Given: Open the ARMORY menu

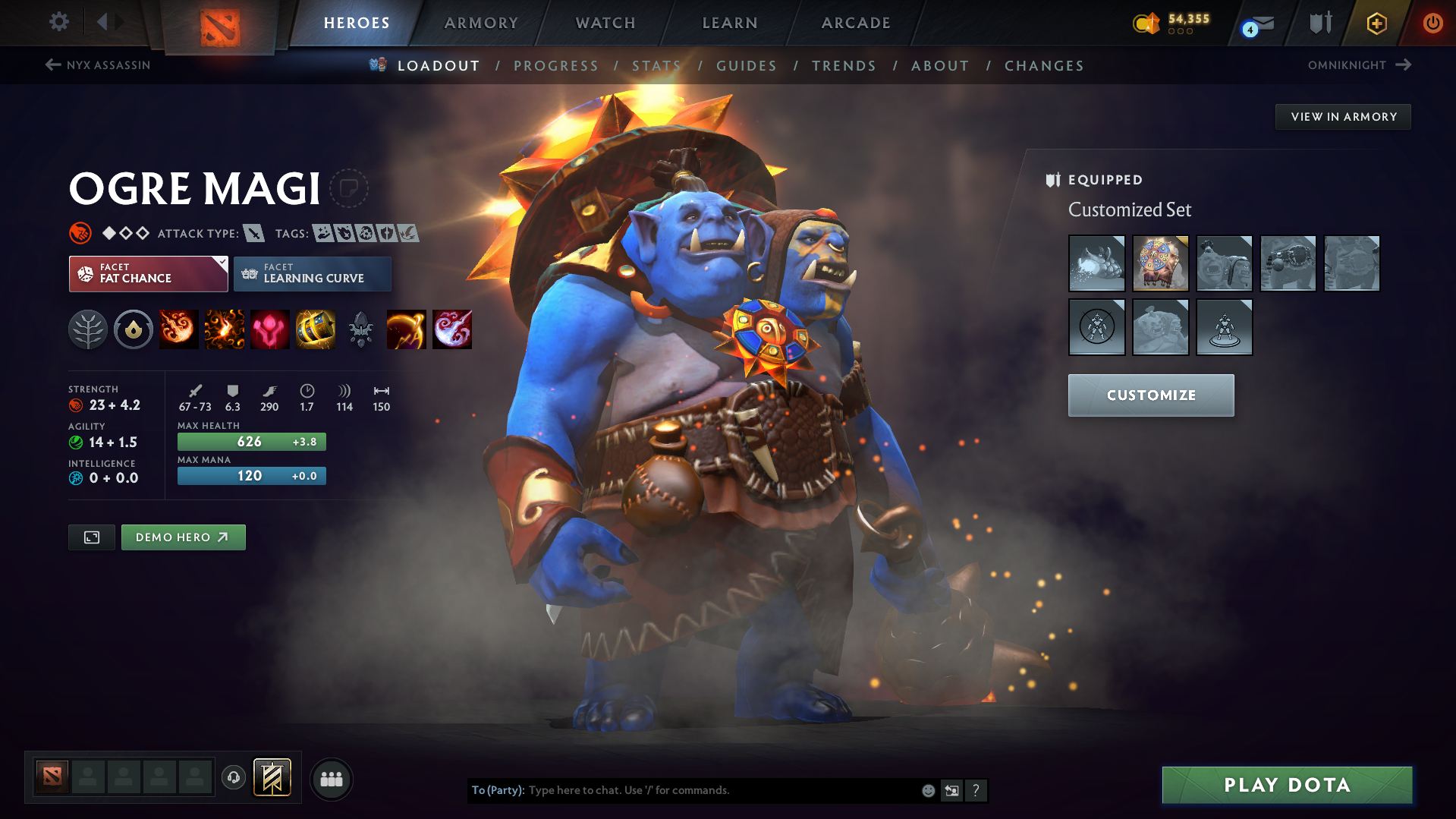Looking at the screenshot, I should (x=480, y=23).
